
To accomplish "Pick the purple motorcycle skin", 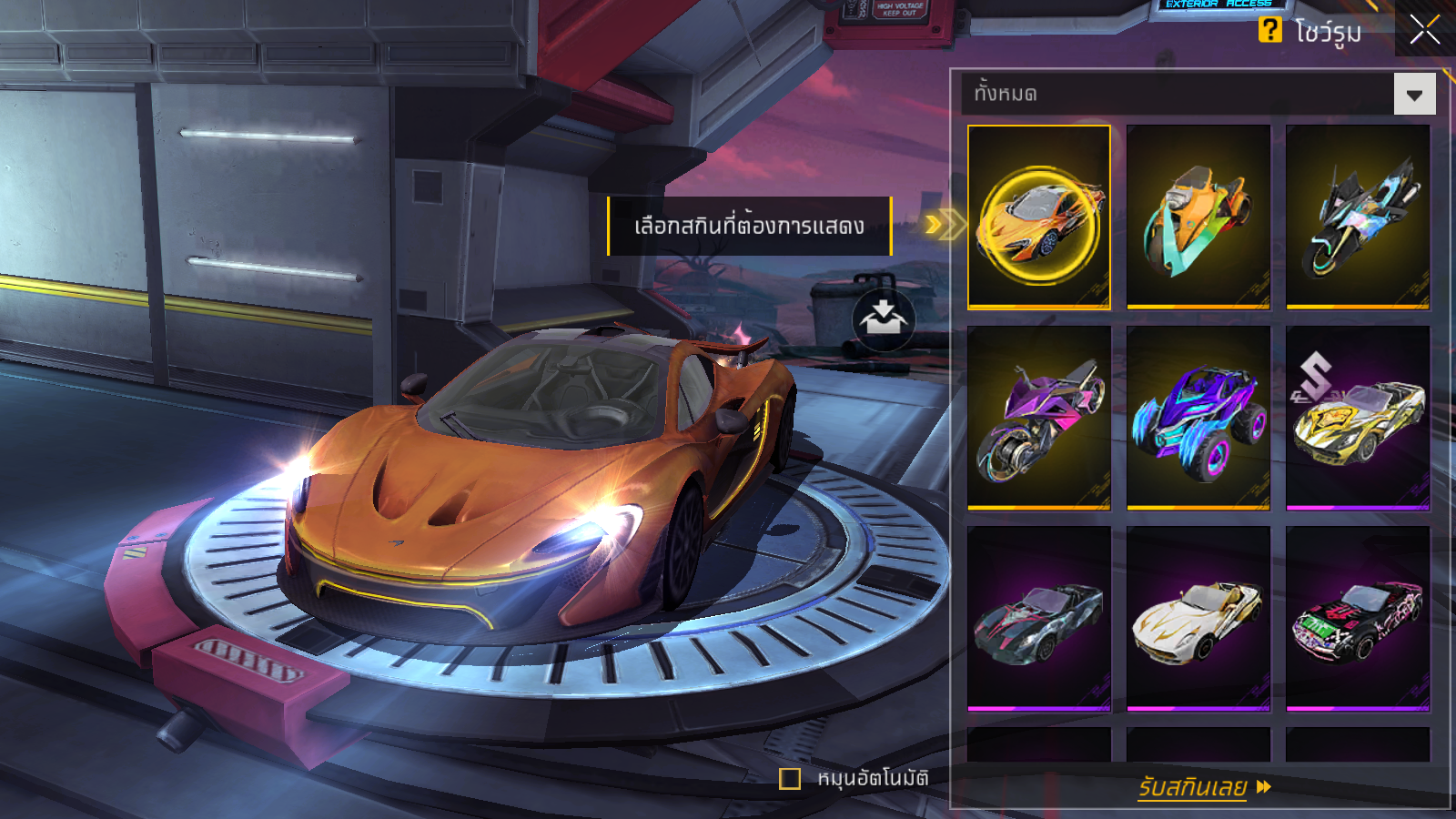I will [1039, 418].
